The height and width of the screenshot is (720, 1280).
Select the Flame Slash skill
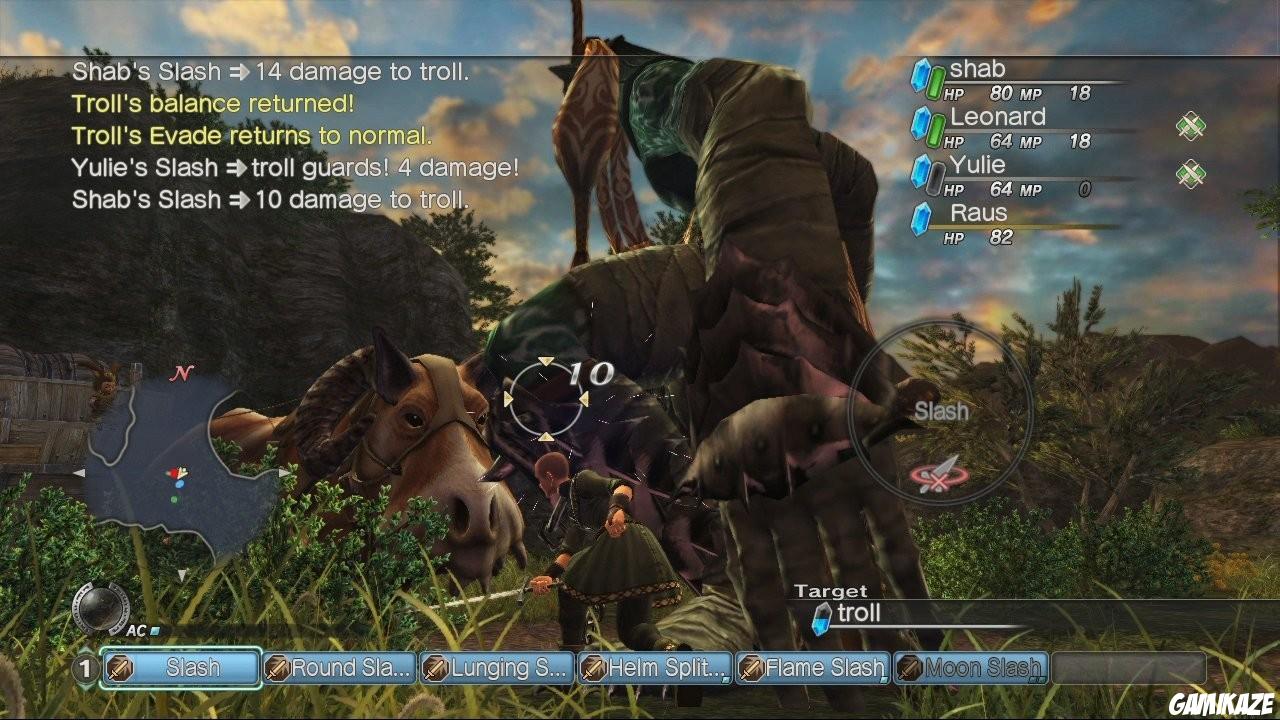click(x=812, y=668)
